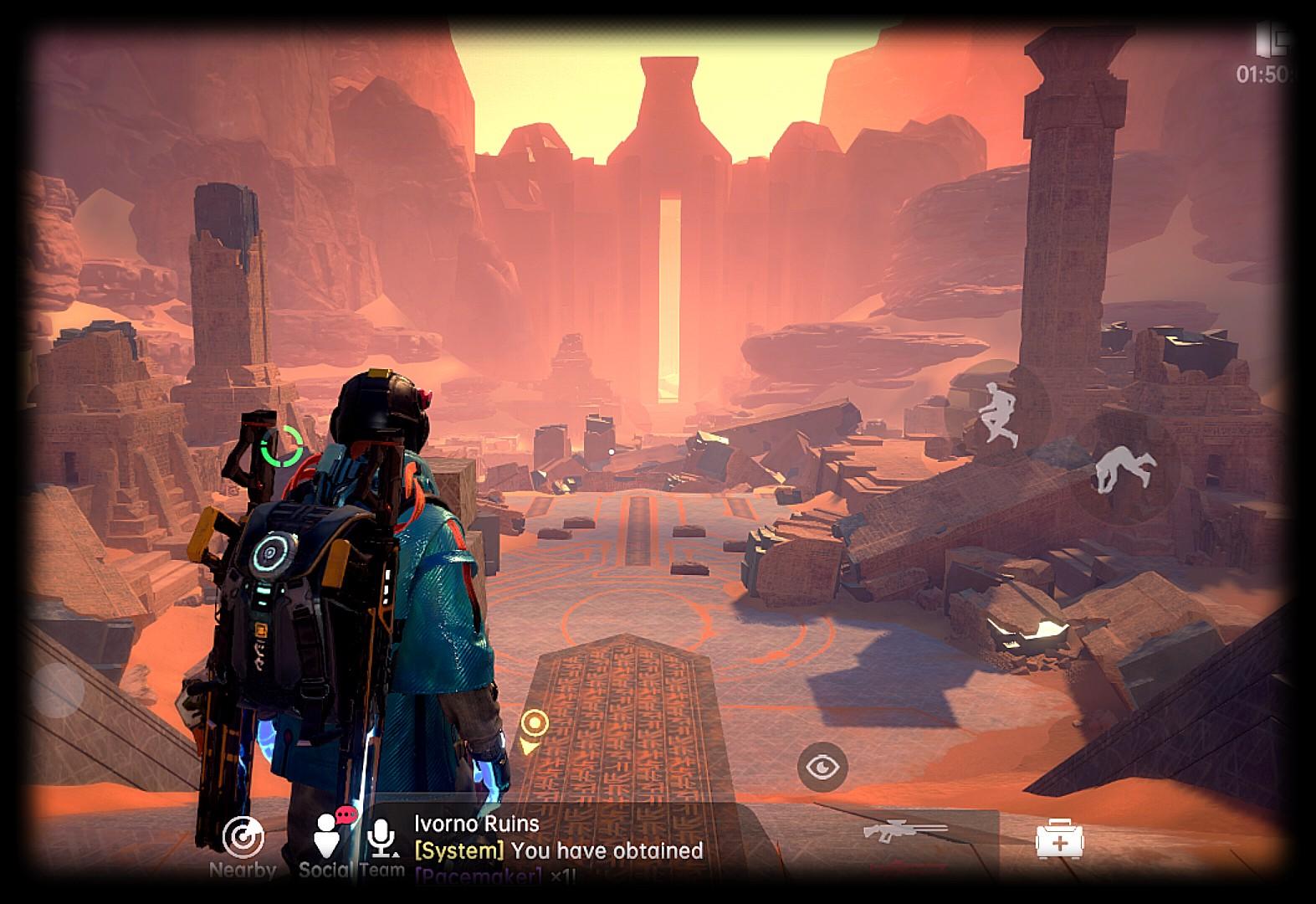This screenshot has height=904, width=1316.
Task: Use the medkit healing item
Action: point(1059,840)
